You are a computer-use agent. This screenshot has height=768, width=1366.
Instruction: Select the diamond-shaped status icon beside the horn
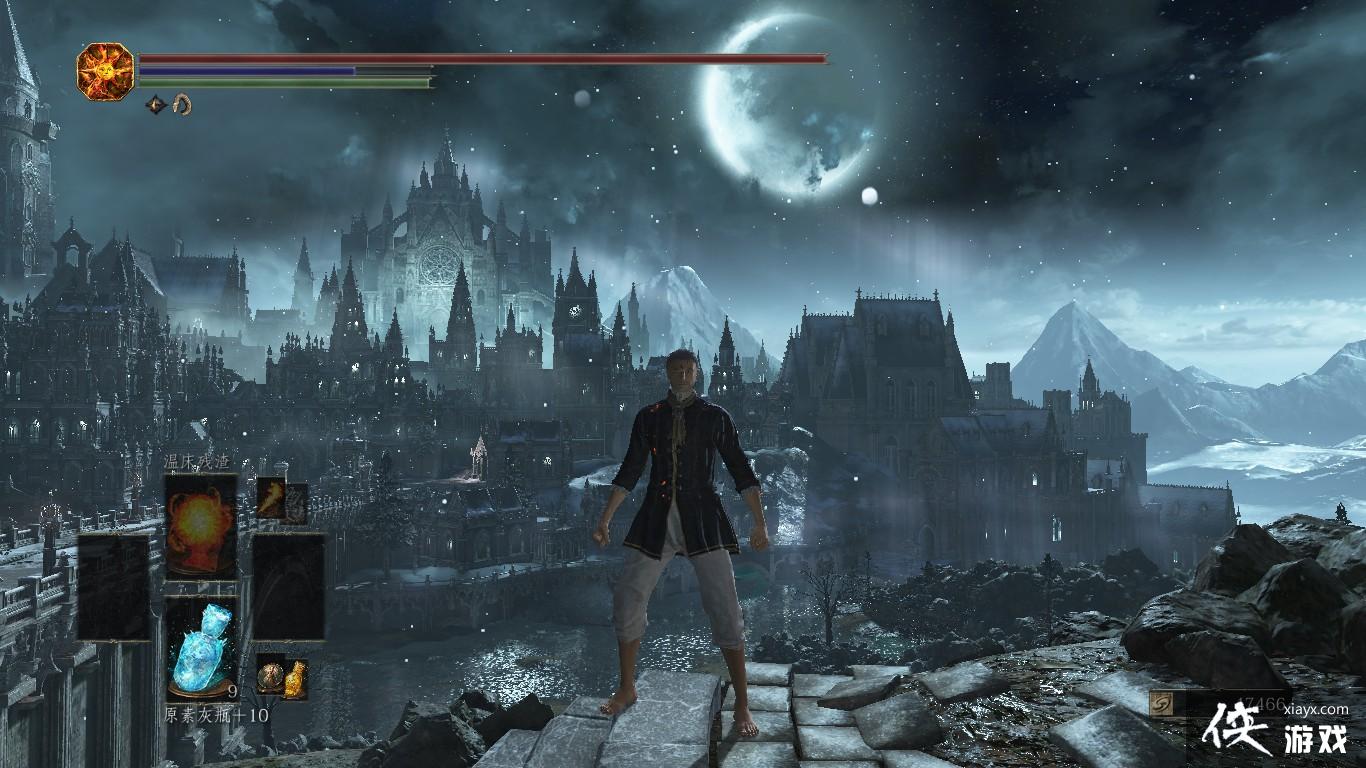pyautogui.click(x=156, y=103)
